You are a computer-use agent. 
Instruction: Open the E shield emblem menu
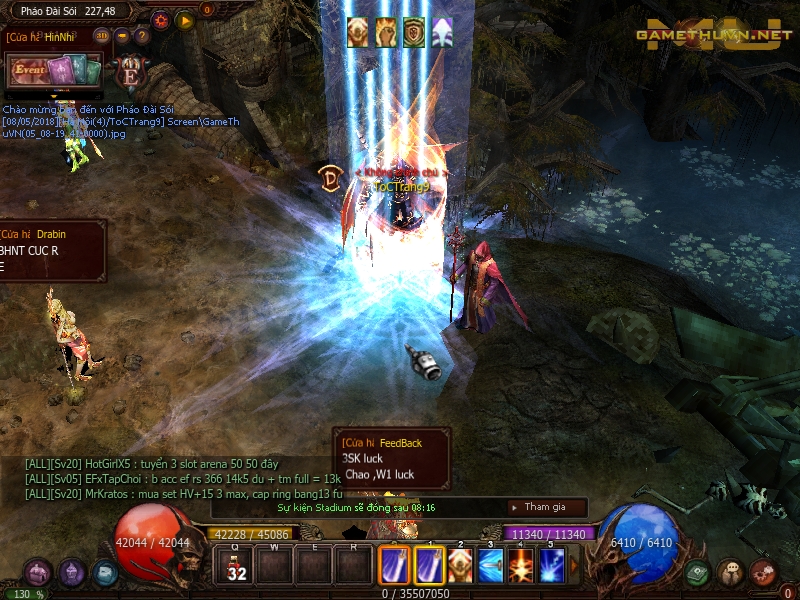(130, 72)
